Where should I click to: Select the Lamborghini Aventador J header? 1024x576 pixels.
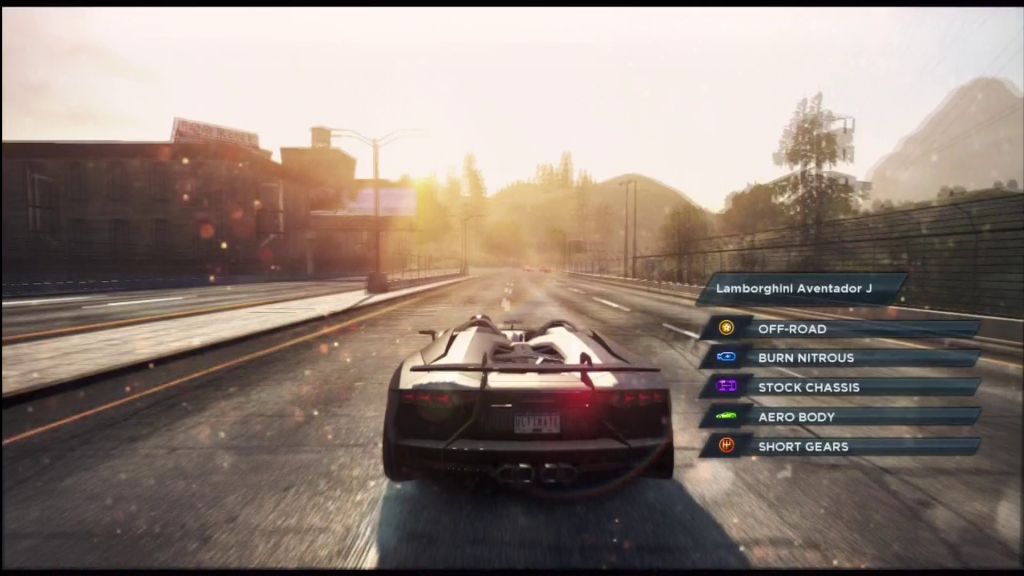[800, 289]
